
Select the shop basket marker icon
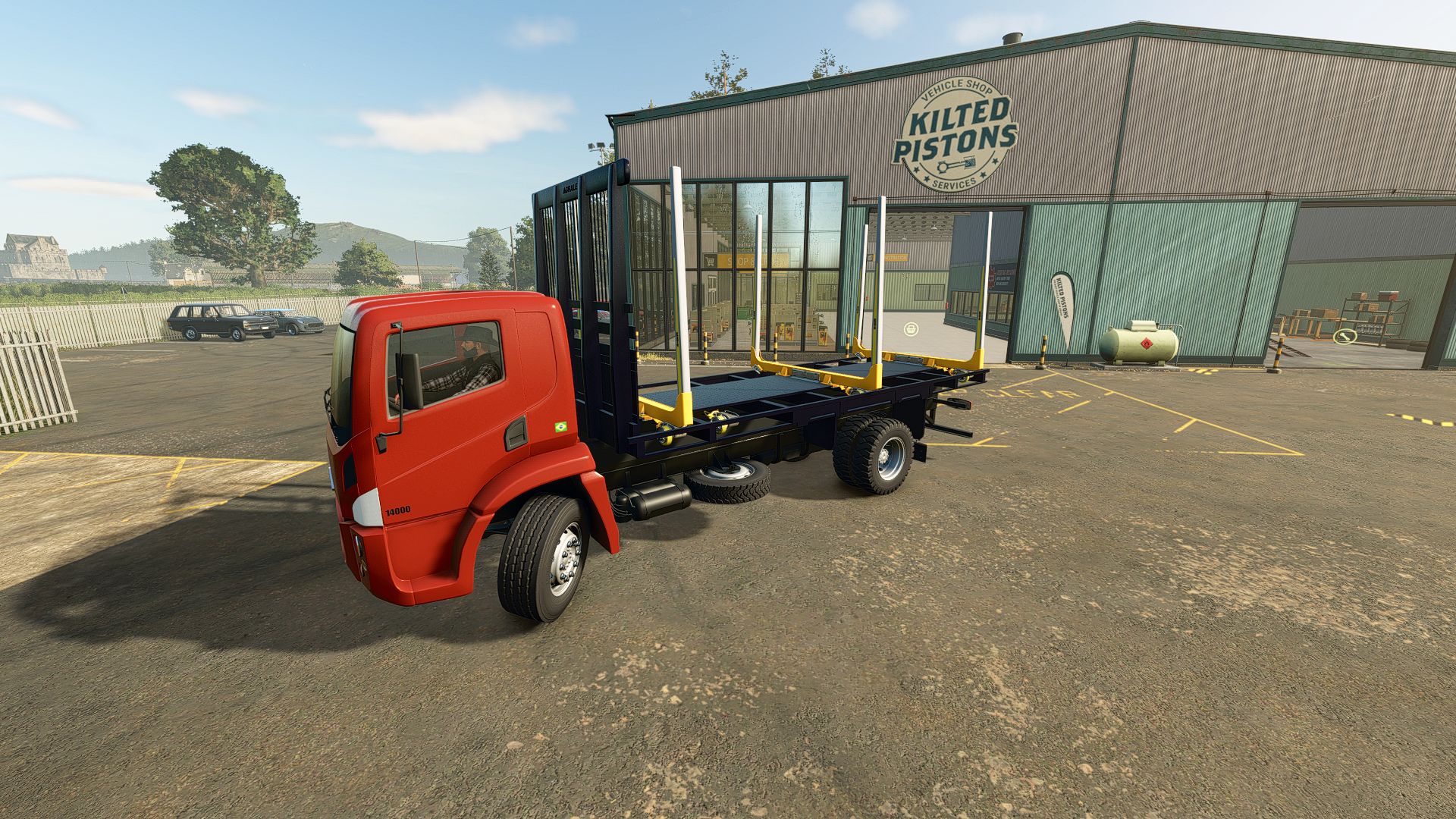(911, 329)
